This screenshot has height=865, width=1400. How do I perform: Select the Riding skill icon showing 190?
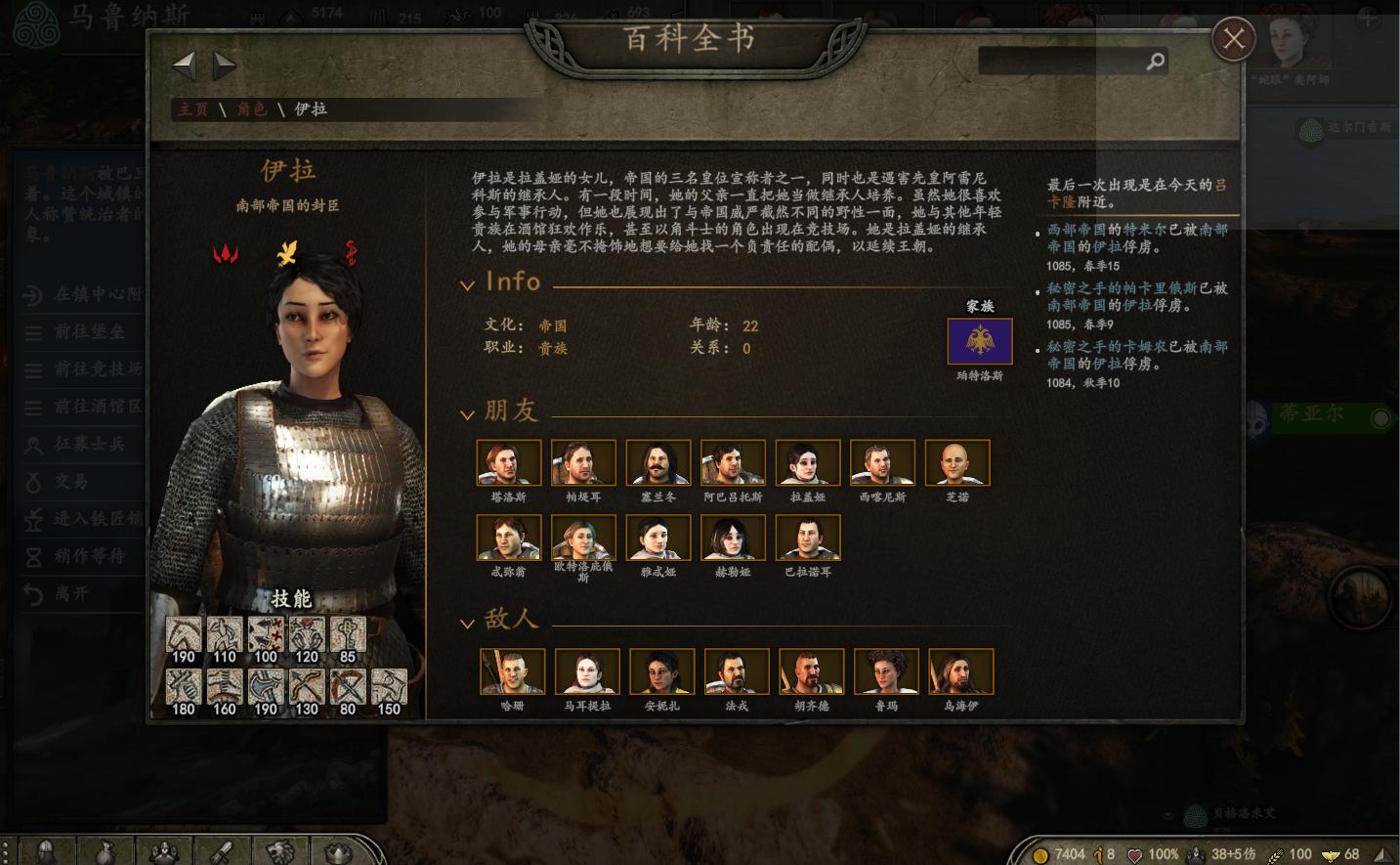tap(183, 635)
